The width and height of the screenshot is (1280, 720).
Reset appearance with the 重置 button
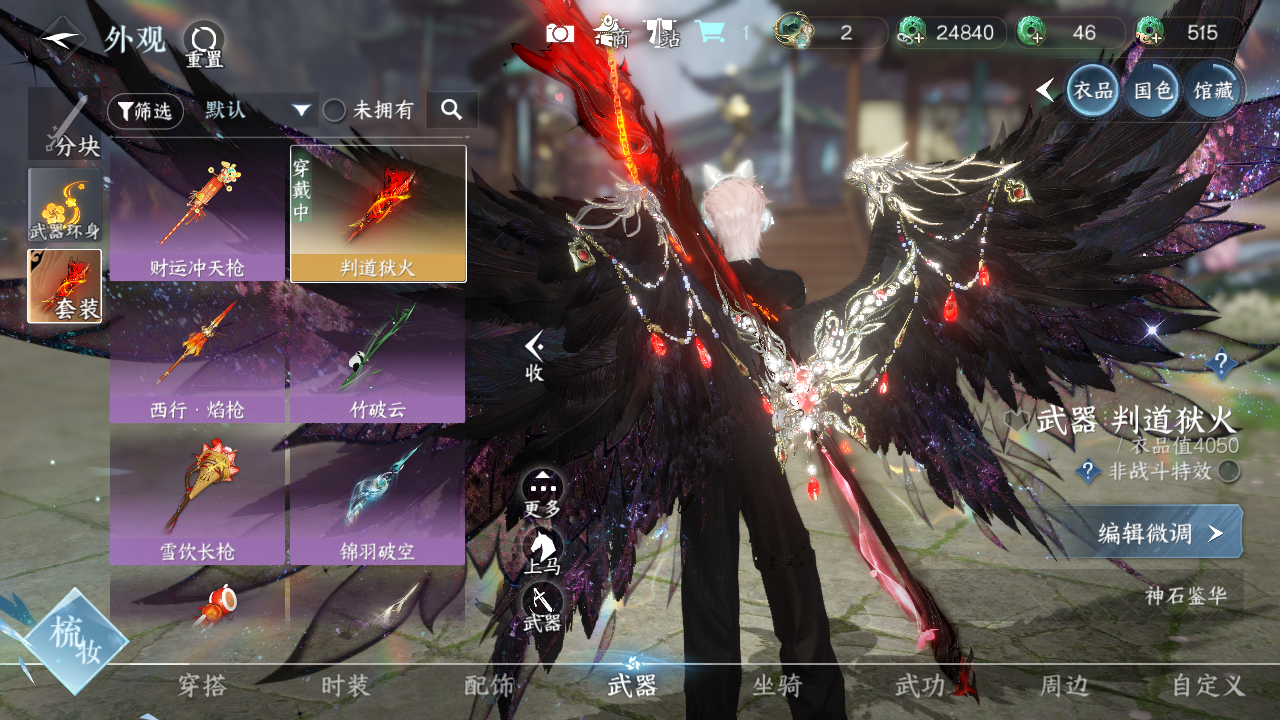(x=204, y=44)
